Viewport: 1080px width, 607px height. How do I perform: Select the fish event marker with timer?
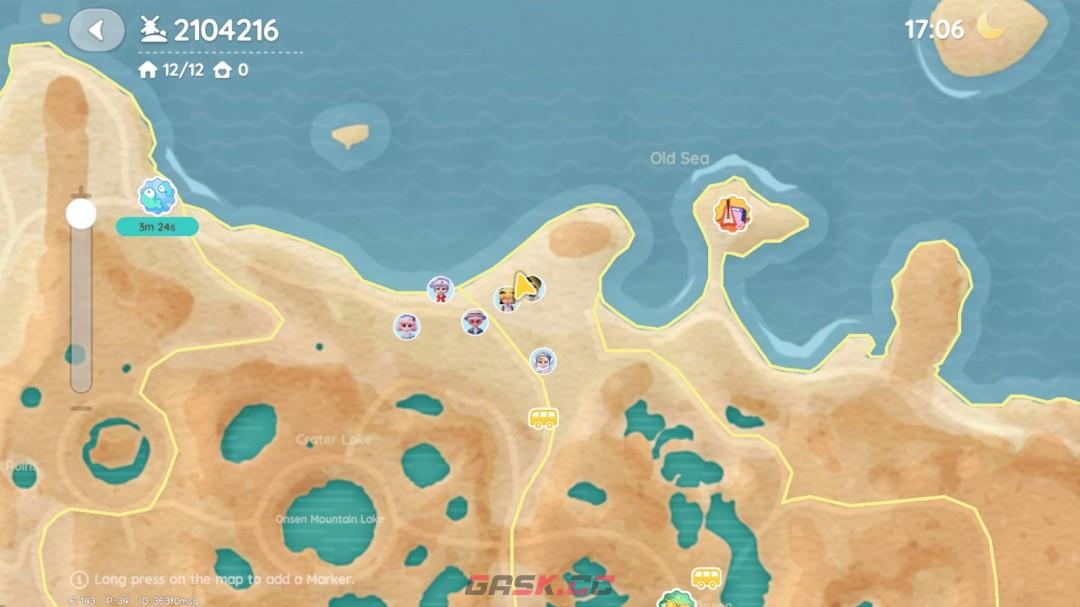coord(156,197)
